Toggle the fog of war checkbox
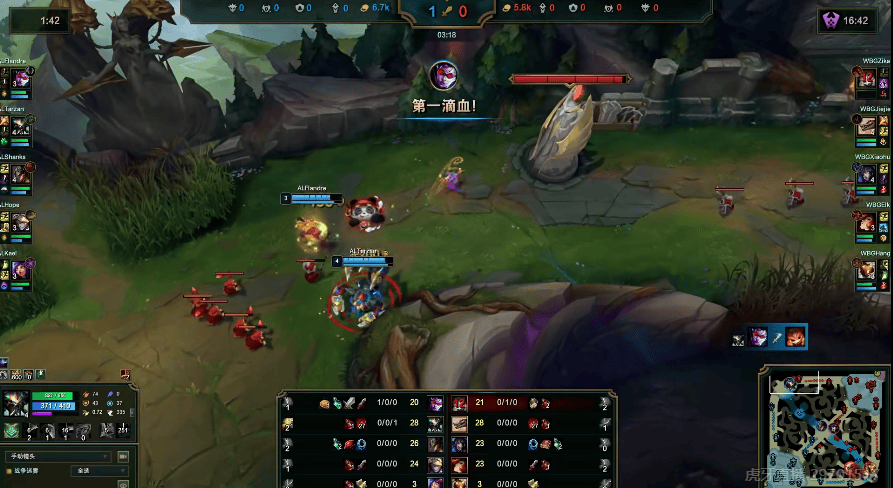Screen dimensions: 893x488 [9, 469]
